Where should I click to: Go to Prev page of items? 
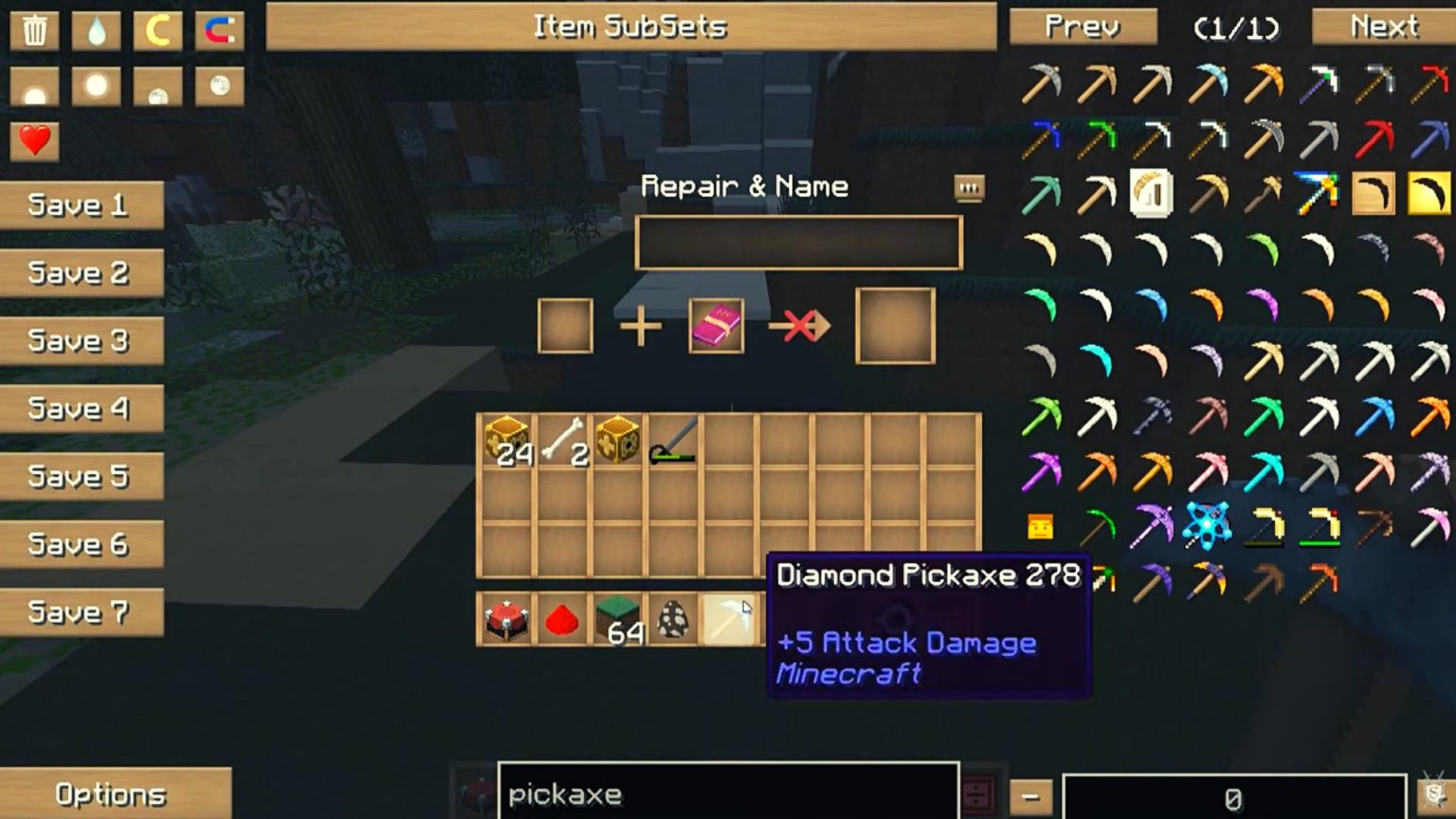point(1082,27)
